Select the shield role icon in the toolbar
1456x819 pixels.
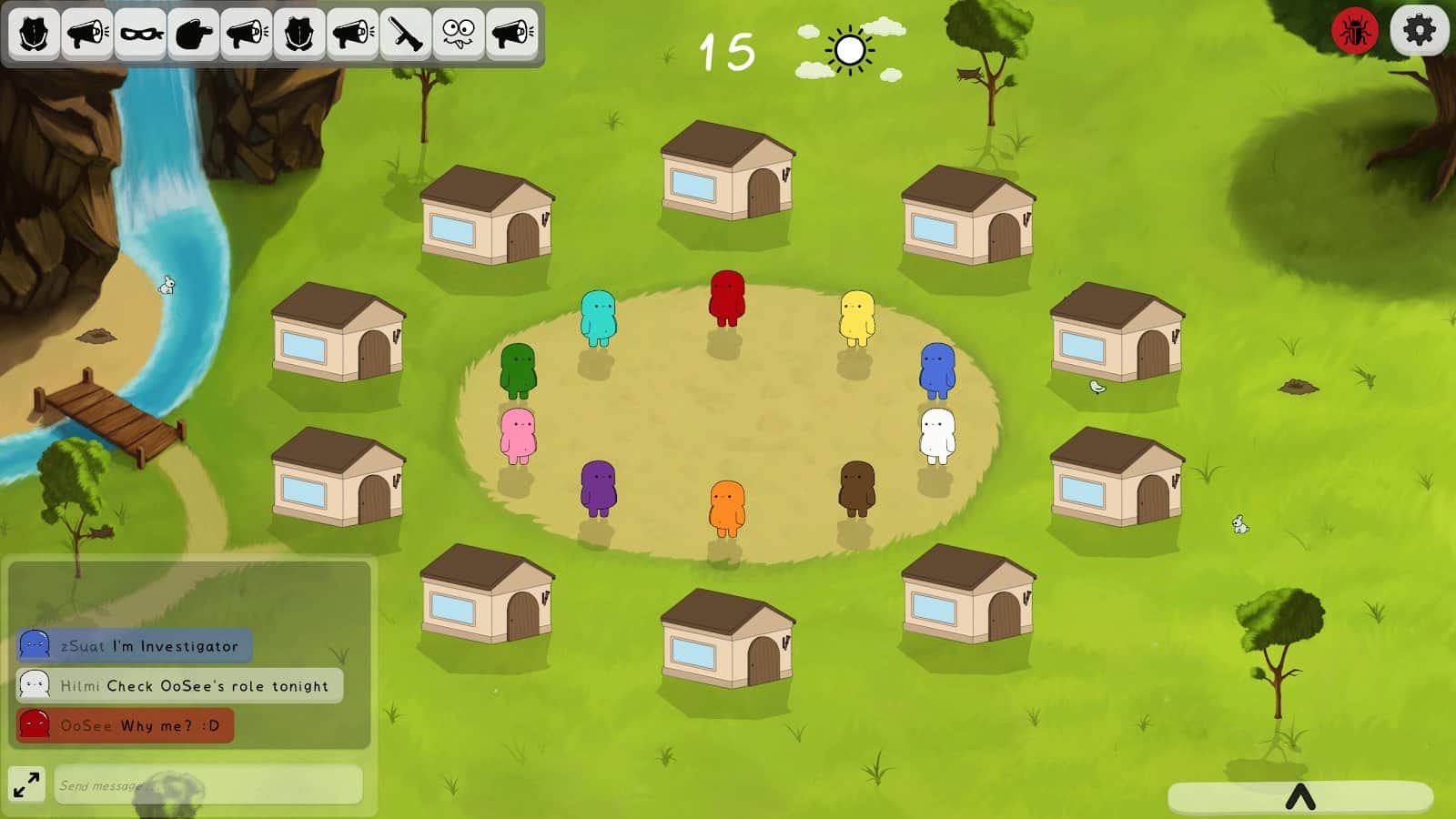click(35, 34)
